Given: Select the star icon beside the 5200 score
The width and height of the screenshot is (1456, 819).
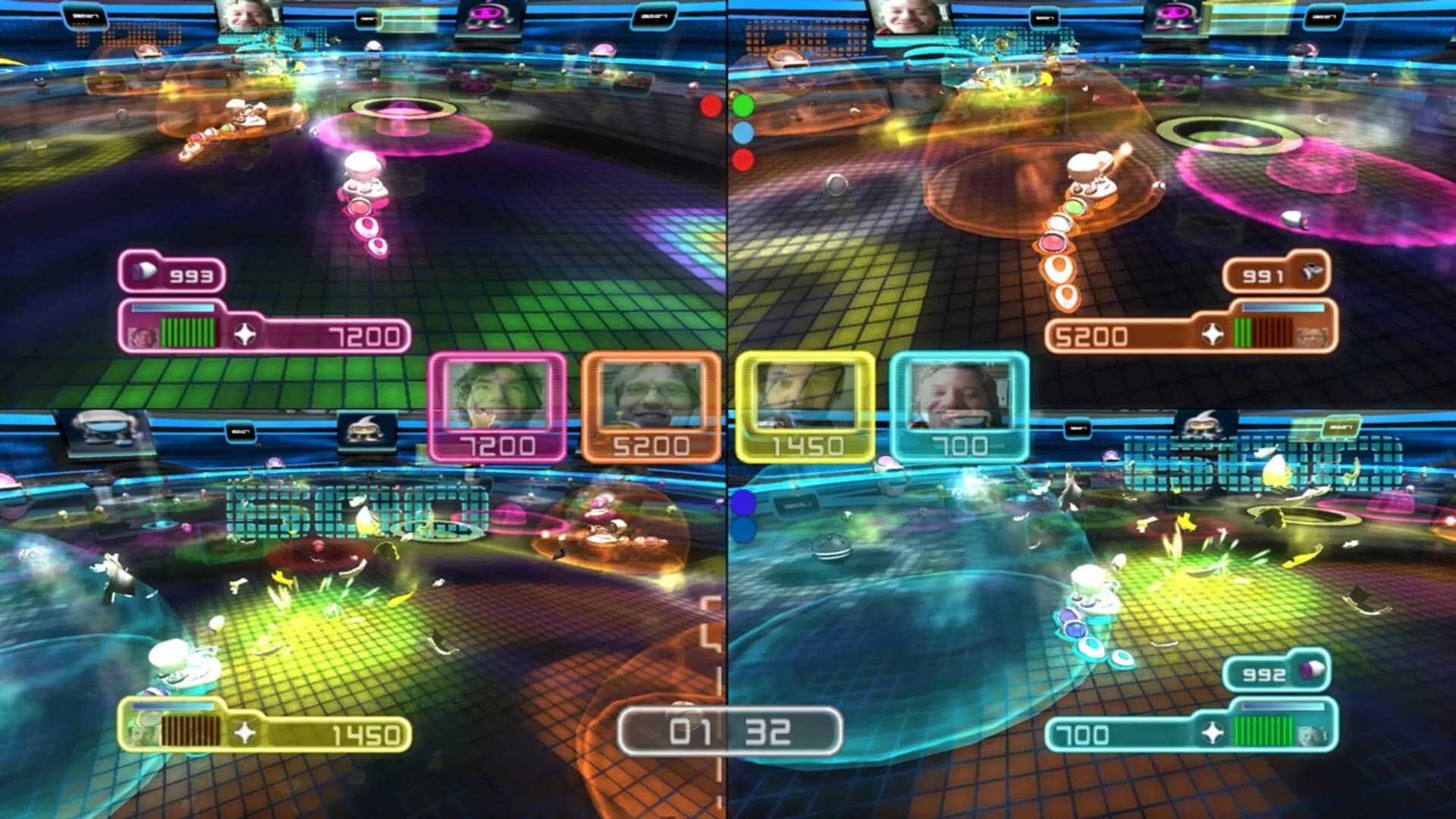Looking at the screenshot, I should pos(1212,335).
